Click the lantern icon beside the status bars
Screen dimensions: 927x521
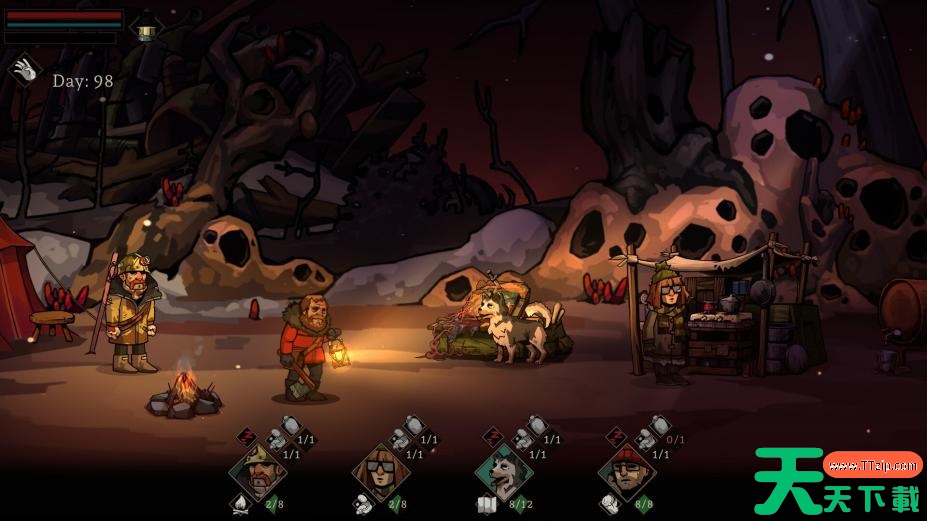[146, 30]
